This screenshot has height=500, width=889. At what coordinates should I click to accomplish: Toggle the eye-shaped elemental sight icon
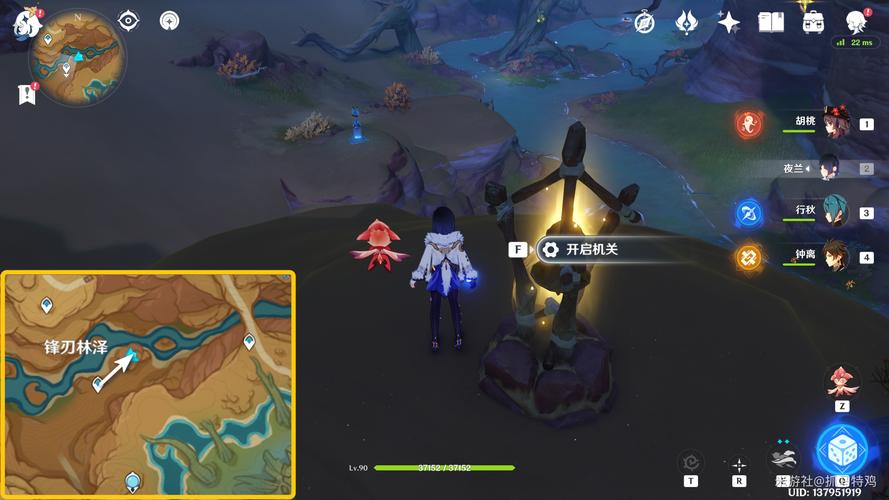pyautogui.click(x=129, y=20)
